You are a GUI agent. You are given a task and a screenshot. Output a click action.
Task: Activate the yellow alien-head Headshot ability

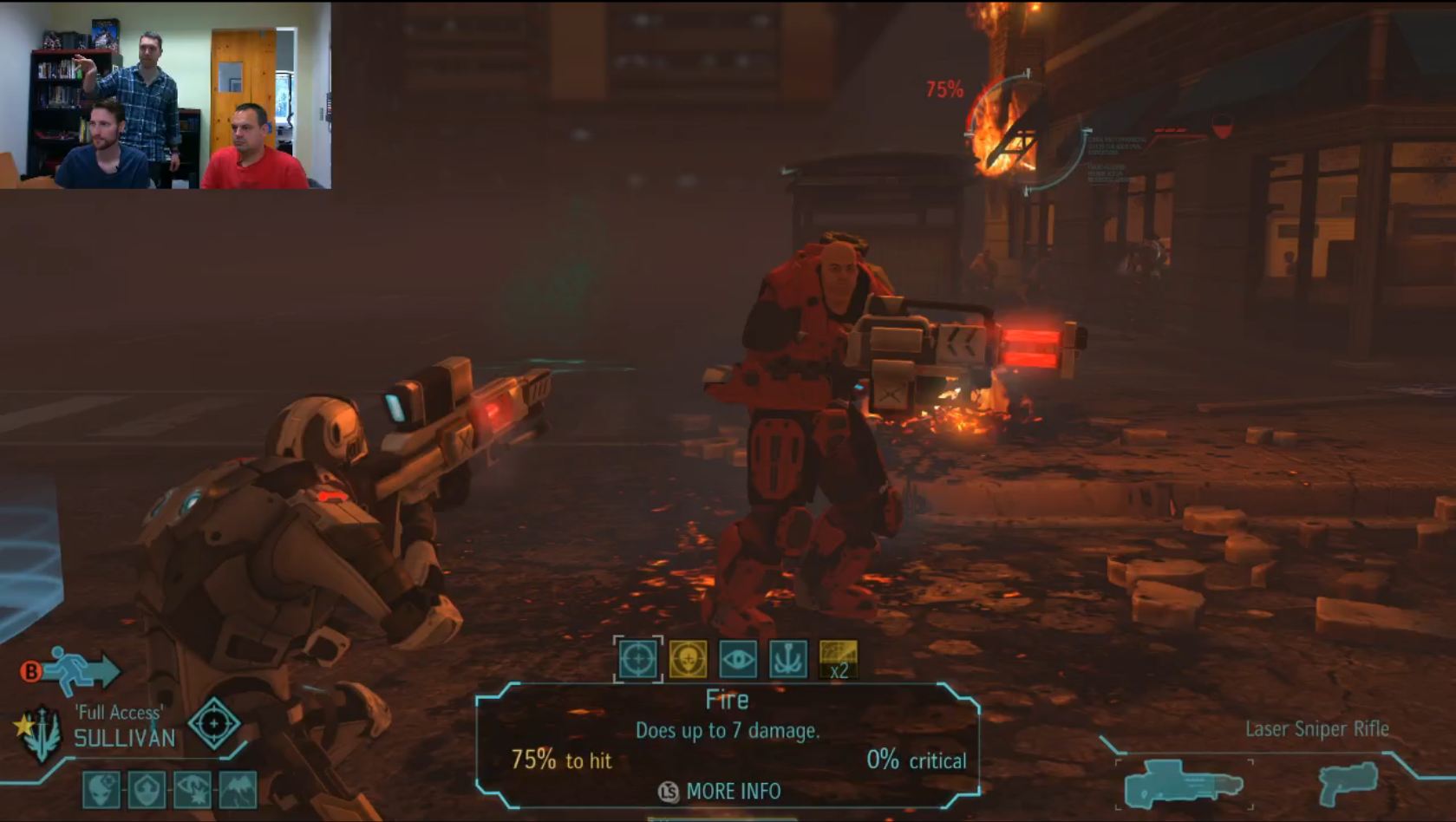tap(688, 659)
